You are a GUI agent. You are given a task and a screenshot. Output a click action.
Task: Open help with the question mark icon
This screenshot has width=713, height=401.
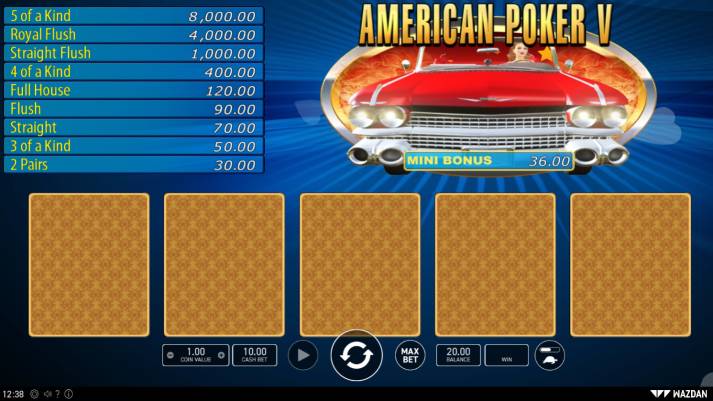coord(58,394)
